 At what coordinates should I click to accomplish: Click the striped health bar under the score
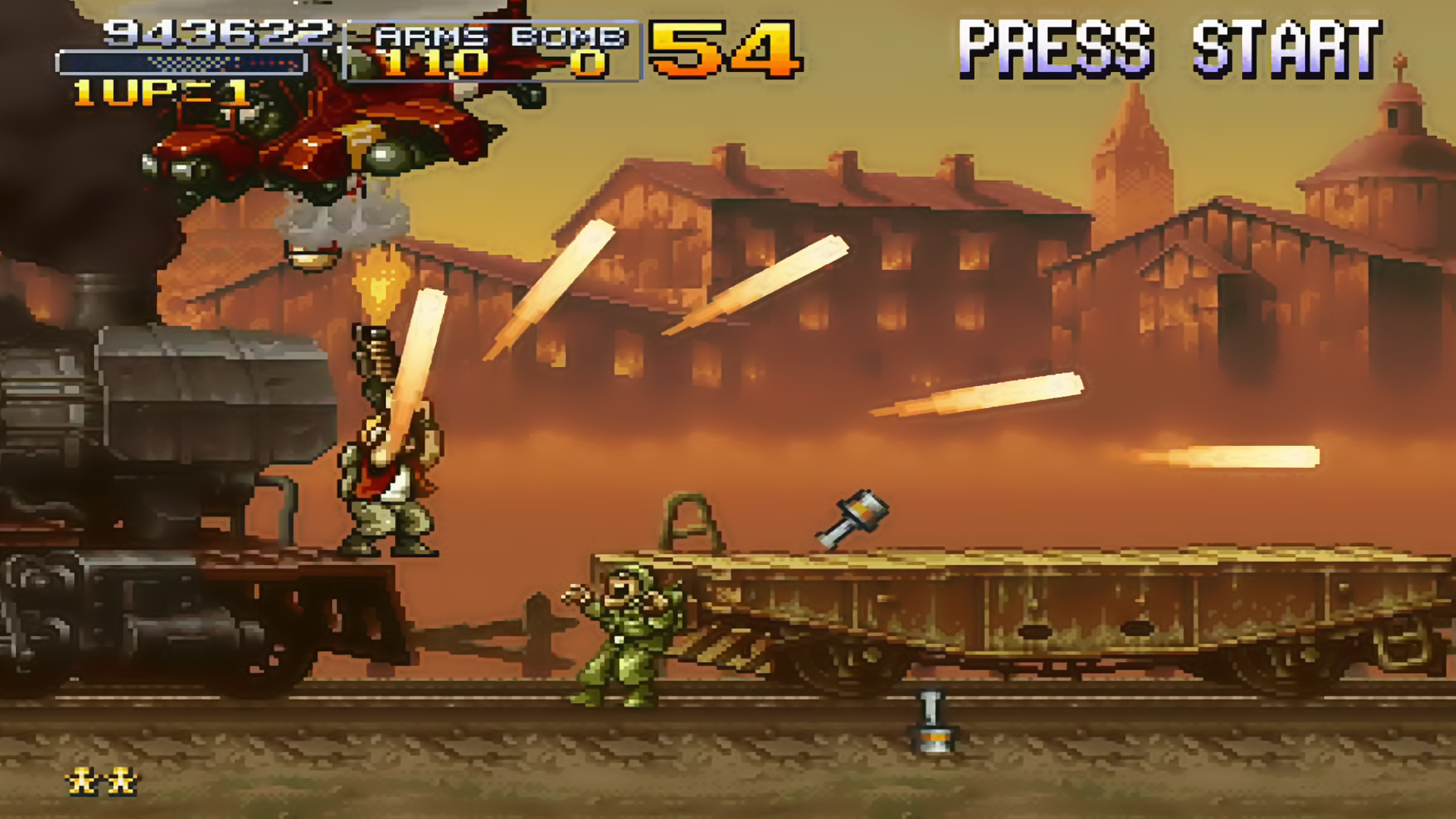182,59
